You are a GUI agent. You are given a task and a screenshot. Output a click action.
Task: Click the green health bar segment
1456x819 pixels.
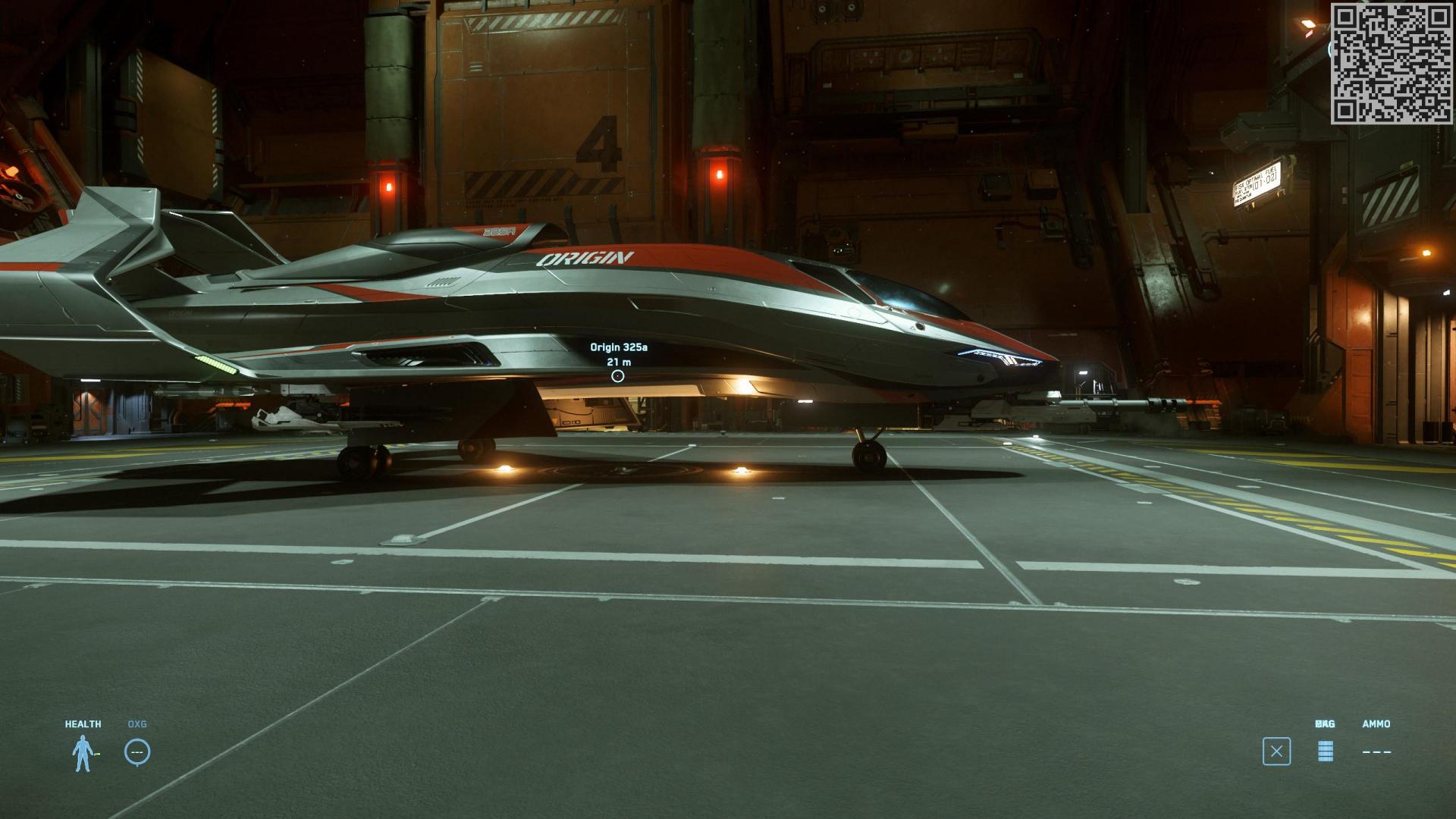[98, 752]
